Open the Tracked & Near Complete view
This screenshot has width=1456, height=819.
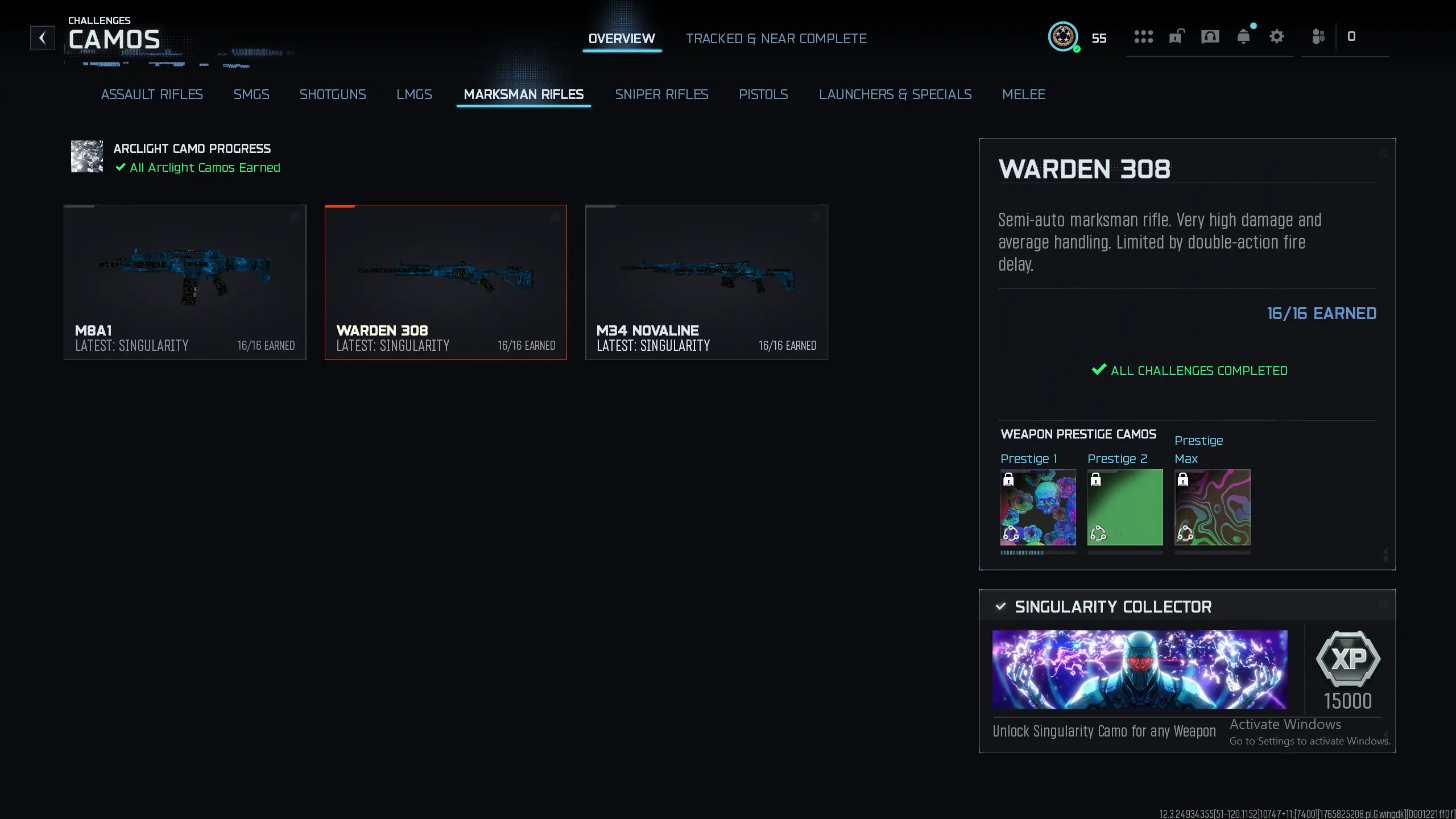[x=776, y=38]
